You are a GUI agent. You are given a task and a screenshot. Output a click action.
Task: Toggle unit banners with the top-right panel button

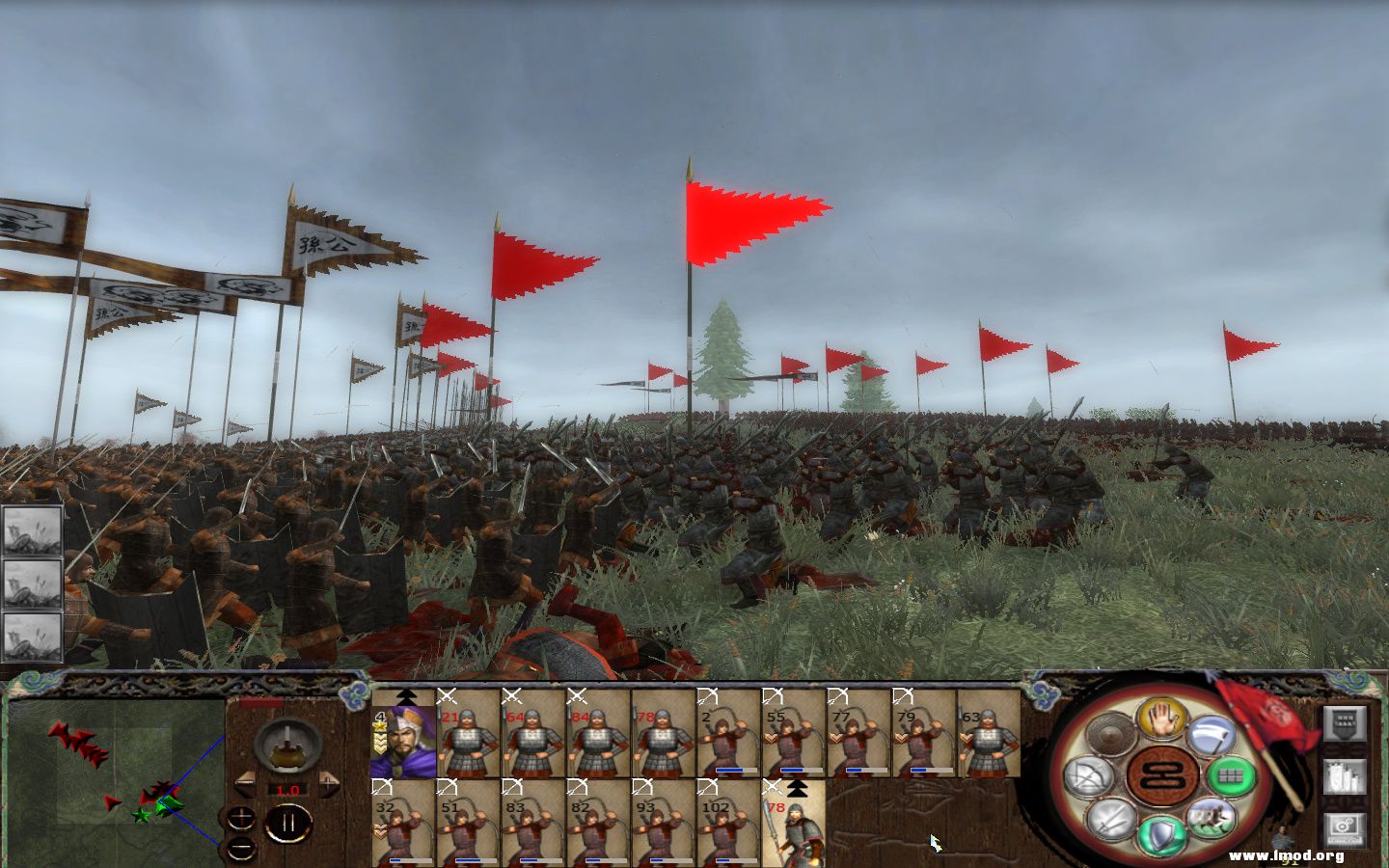(x=1346, y=724)
